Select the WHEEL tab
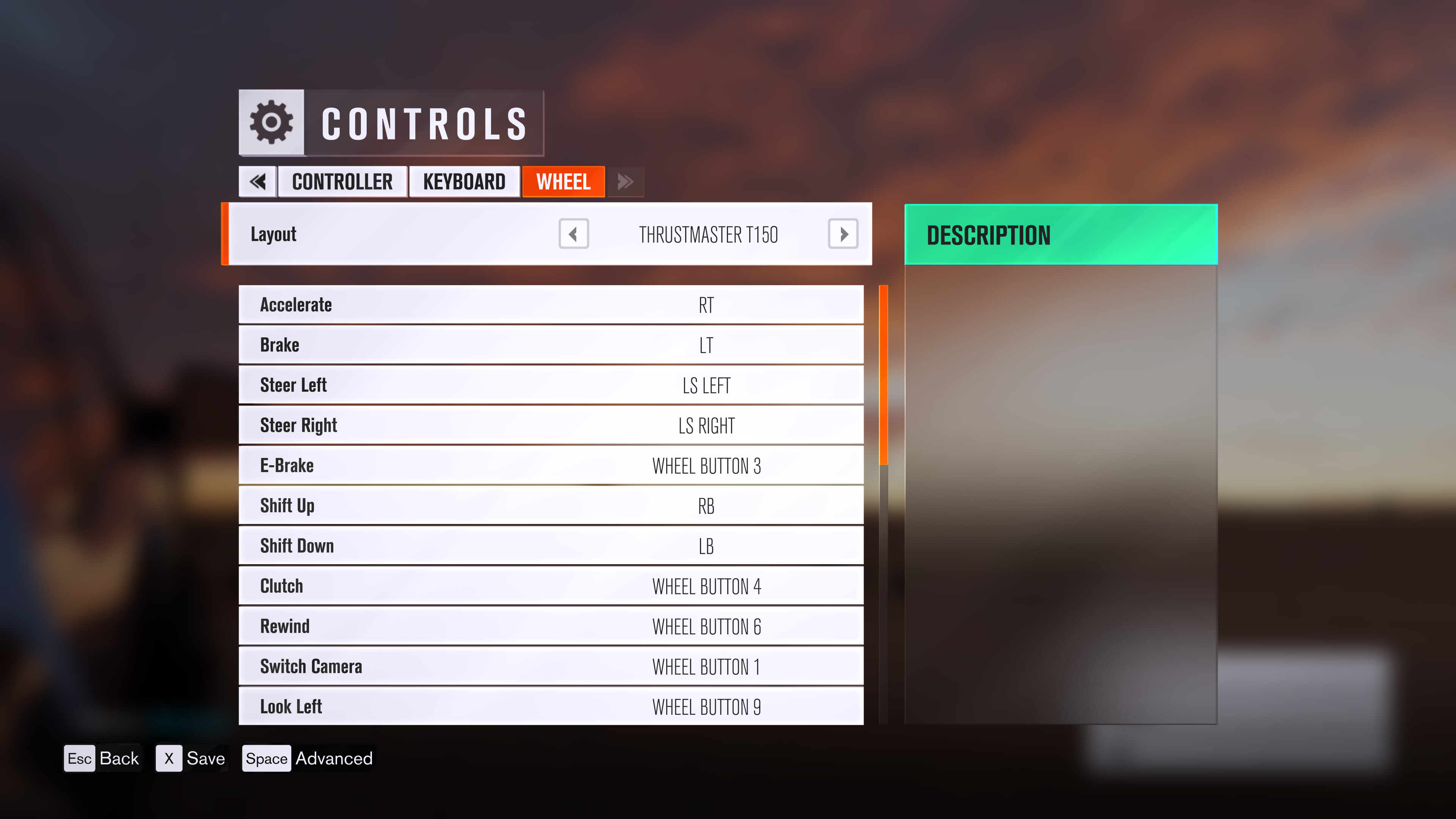 pos(563,182)
